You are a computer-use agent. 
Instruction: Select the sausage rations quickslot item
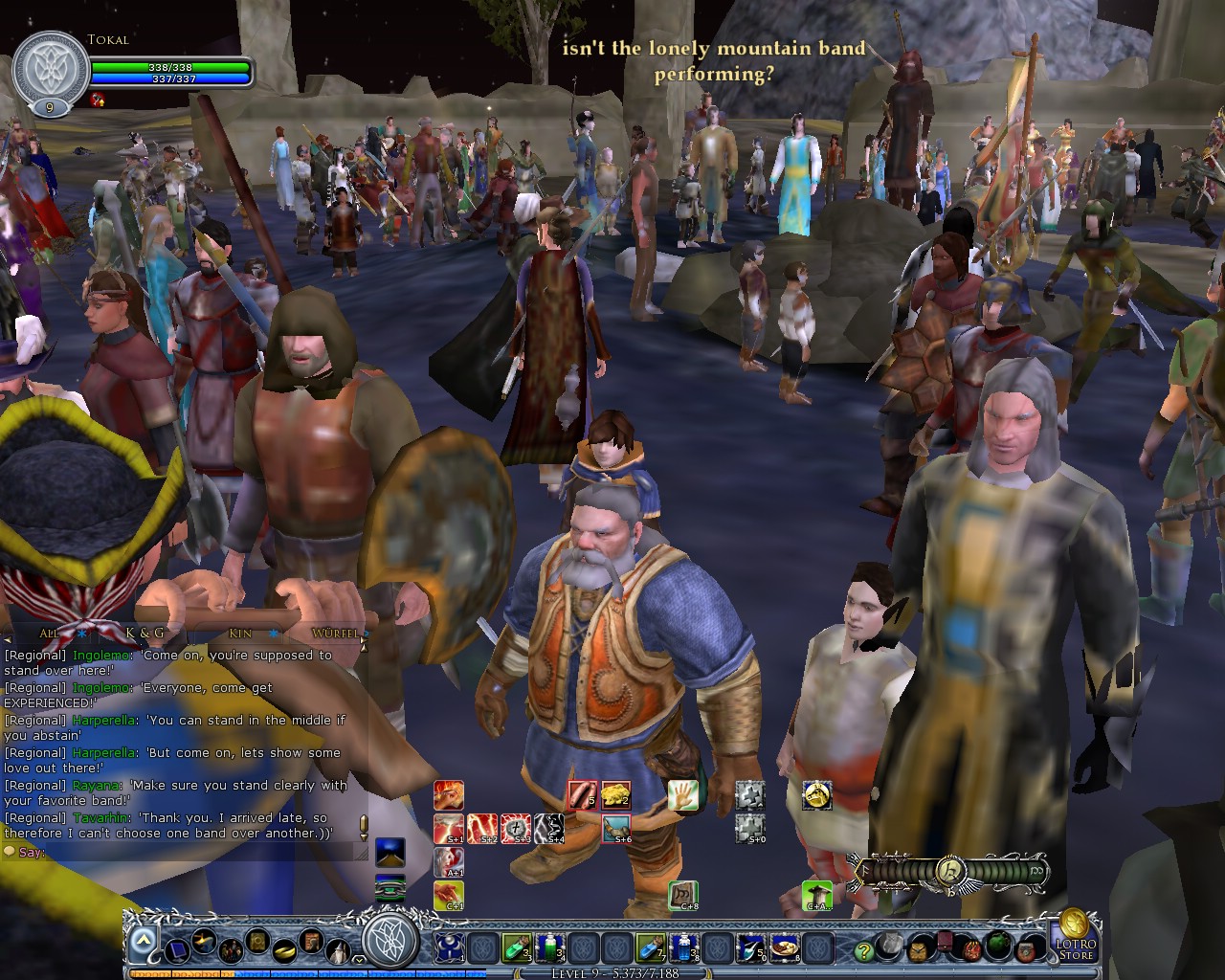coord(582,796)
